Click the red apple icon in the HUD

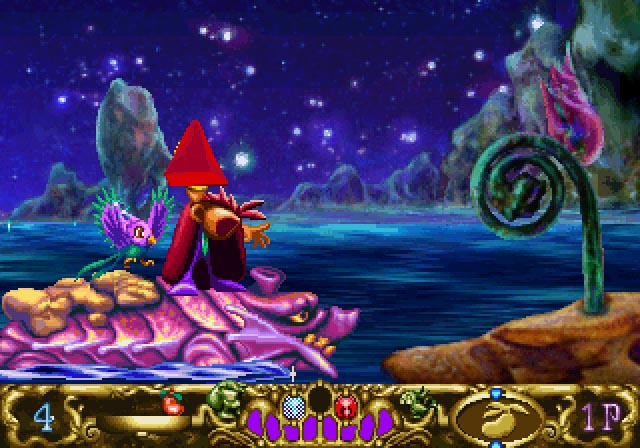[x=174, y=405]
